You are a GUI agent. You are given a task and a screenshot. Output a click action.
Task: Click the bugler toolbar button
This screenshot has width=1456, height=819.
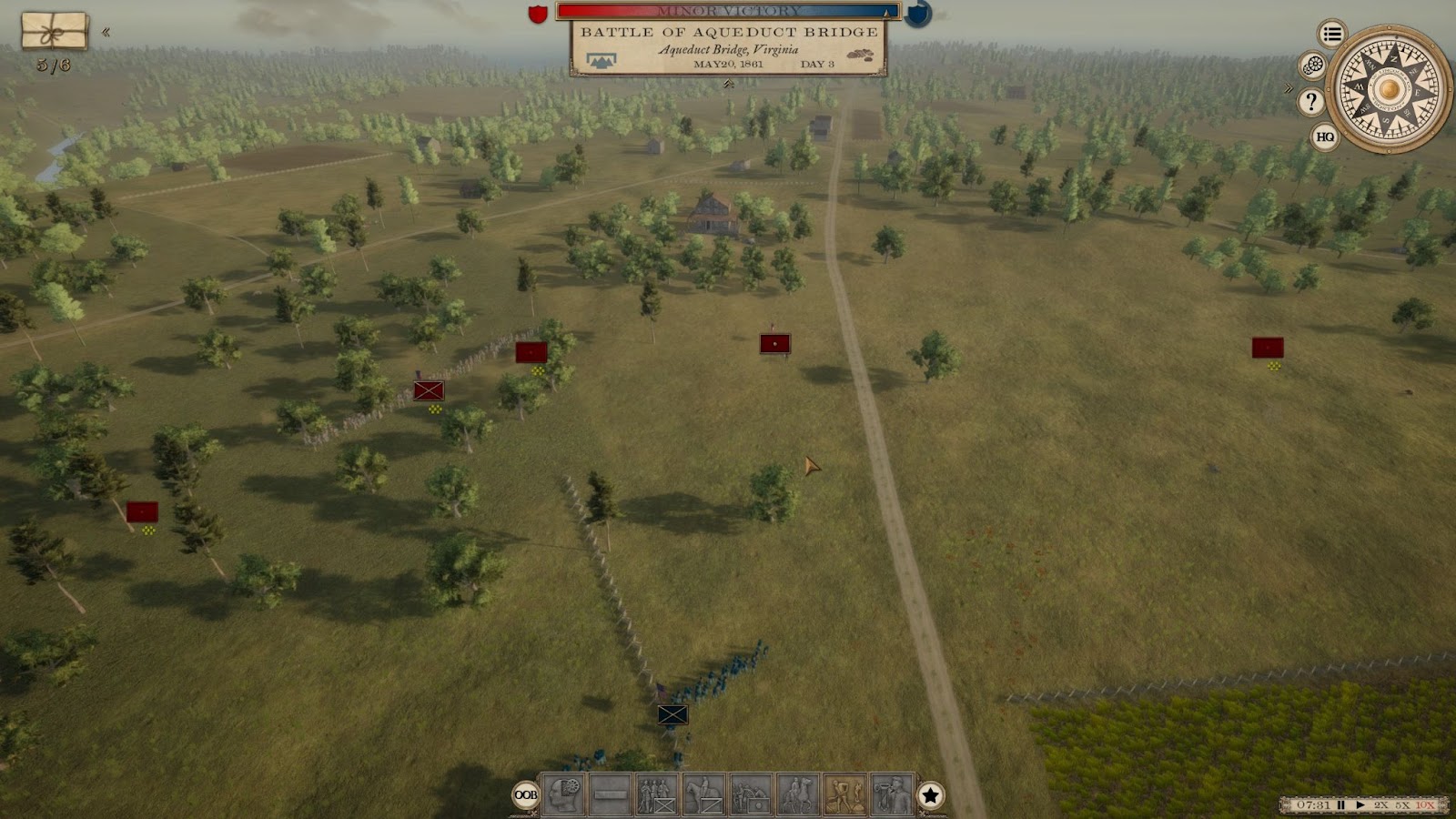(x=892, y=794)
